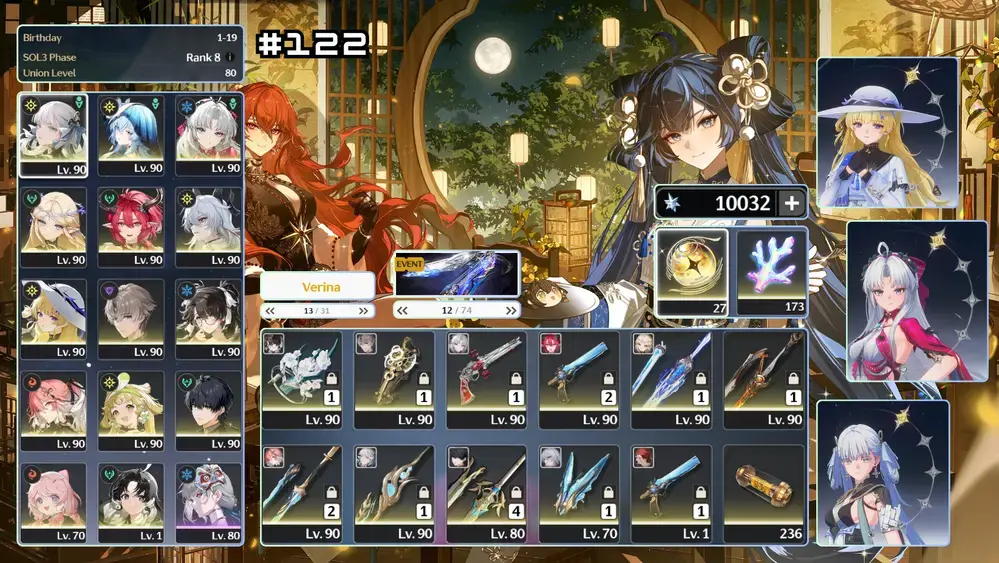The width and height of the screenshot is (999, 563).
Task: Go to previous character before 13/31
Action: (x=271, y=311)
